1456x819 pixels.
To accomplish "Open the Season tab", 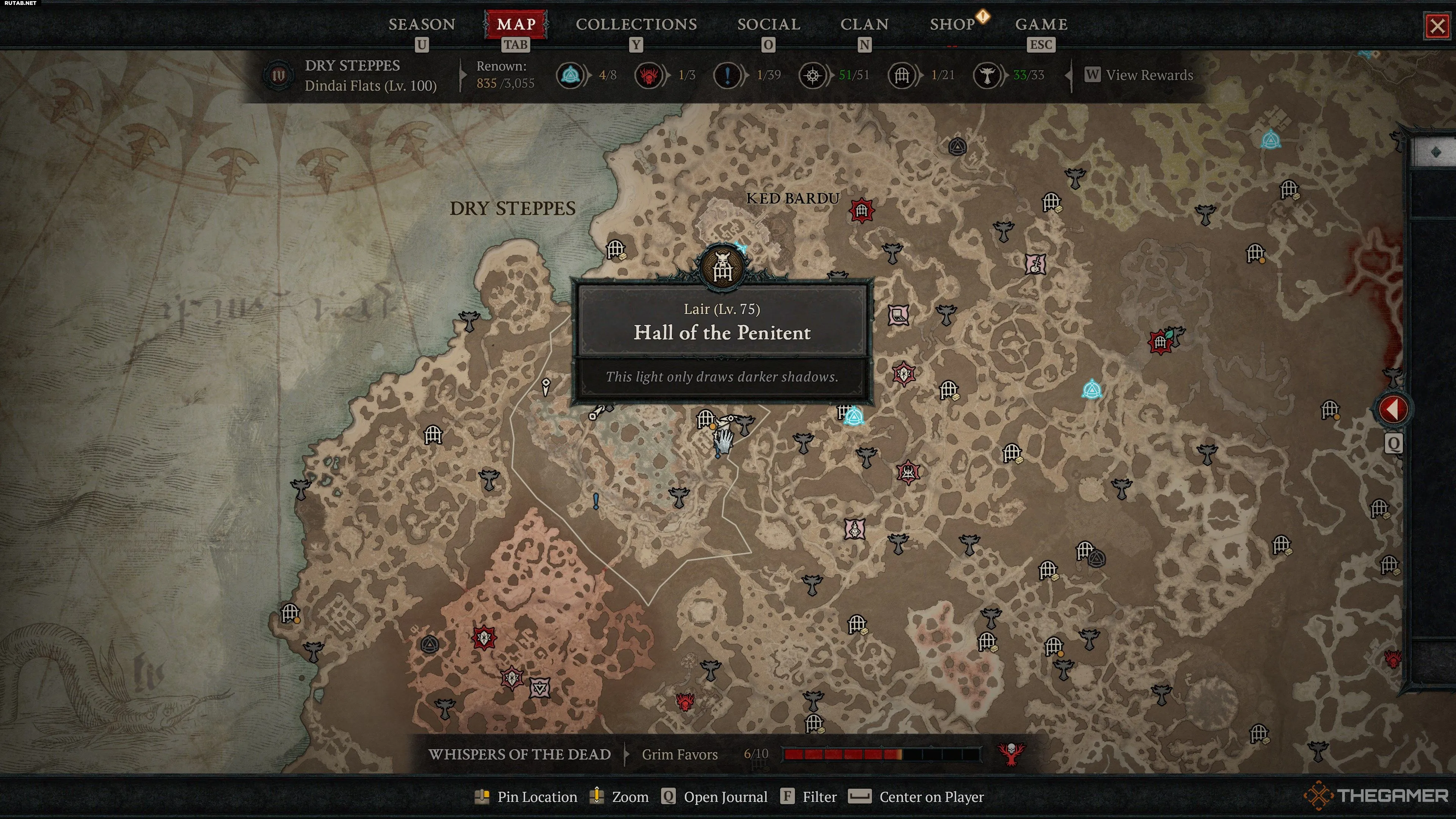I will tap(421, 24).
